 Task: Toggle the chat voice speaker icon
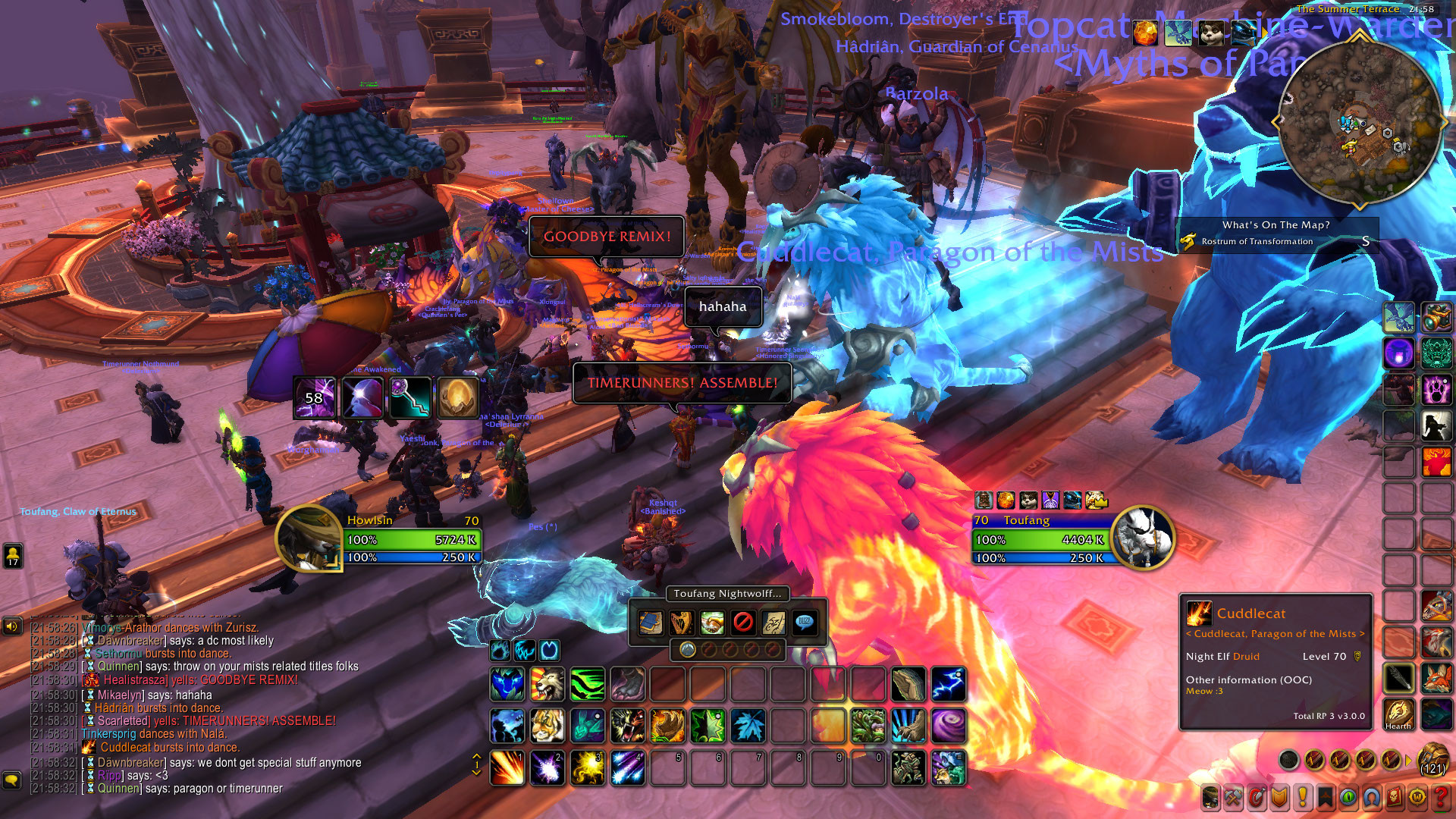pyautogui.click(x=12, y=626)
